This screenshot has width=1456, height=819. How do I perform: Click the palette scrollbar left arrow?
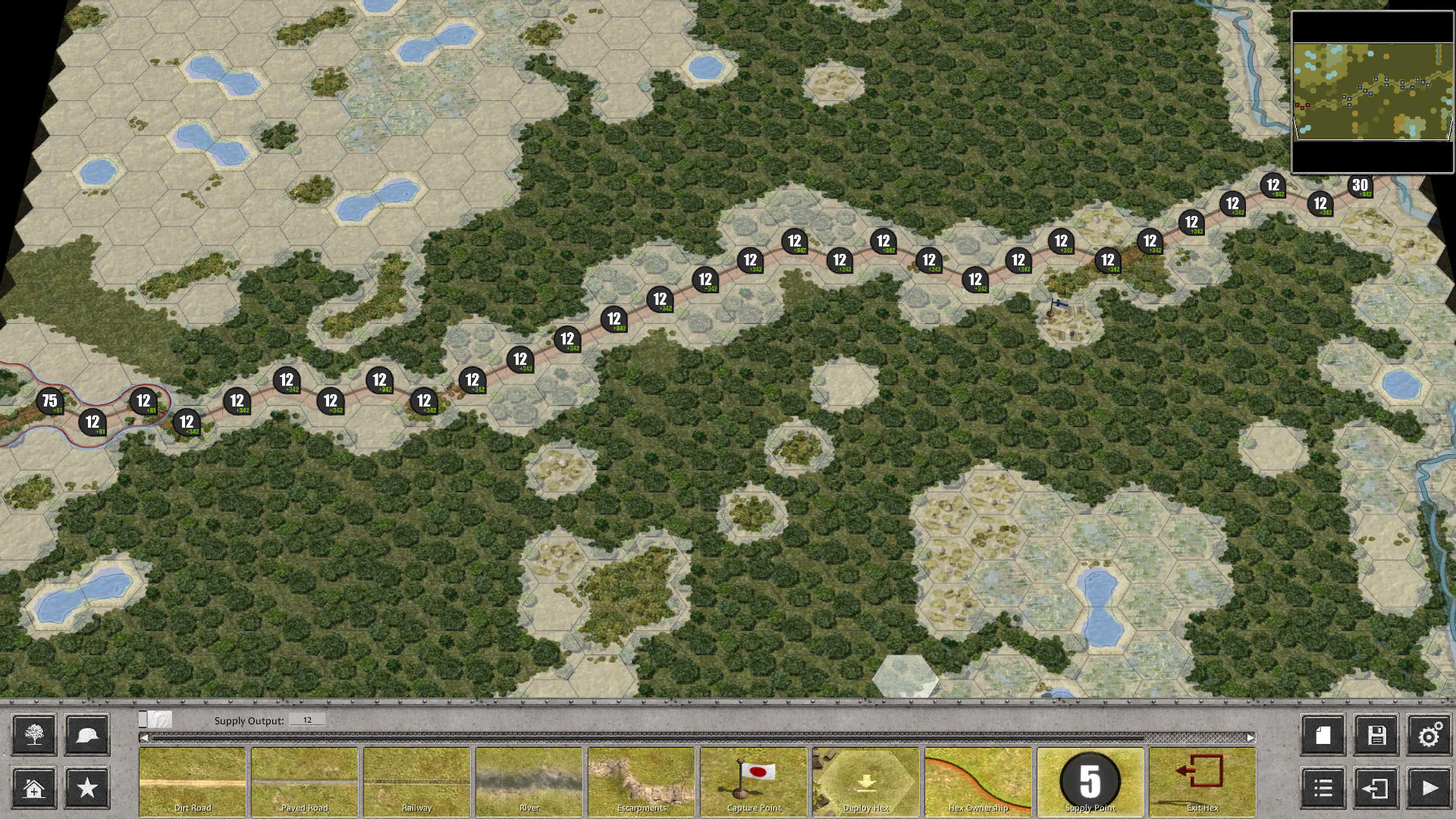143,736
